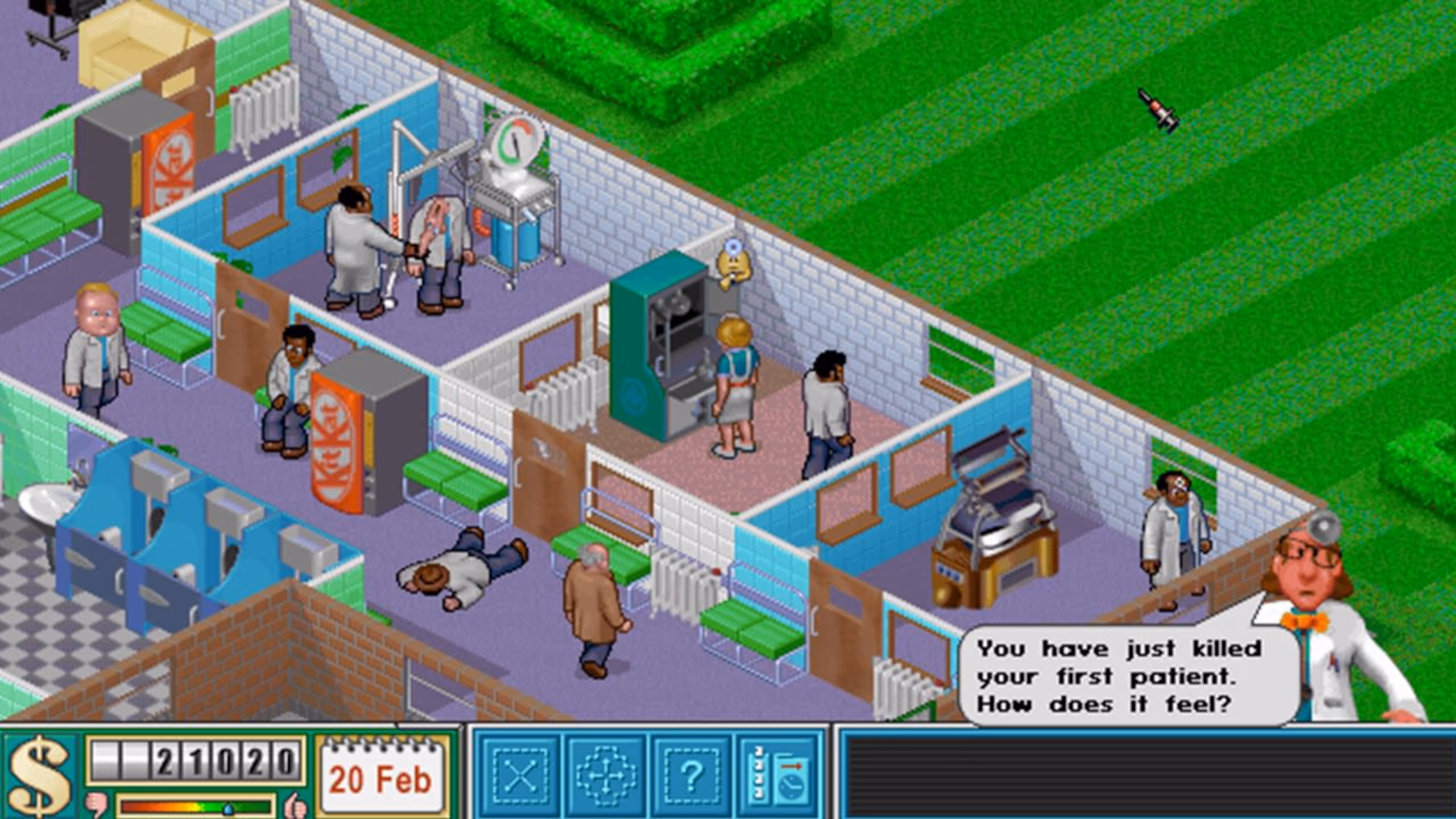Activate the query tool with question mark icon
This screenshot has width=1456, height=819.
tap(692, 775)
